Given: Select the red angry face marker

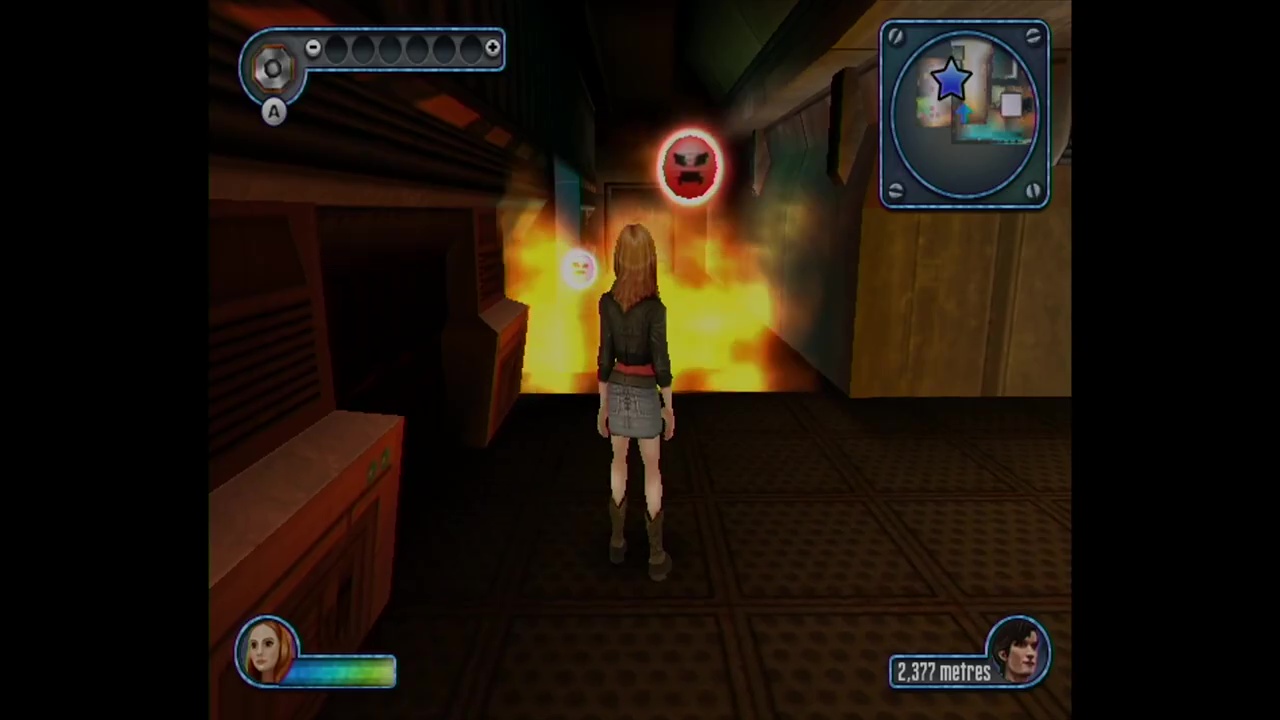Looking at the screenshot, I should point(689,164).
